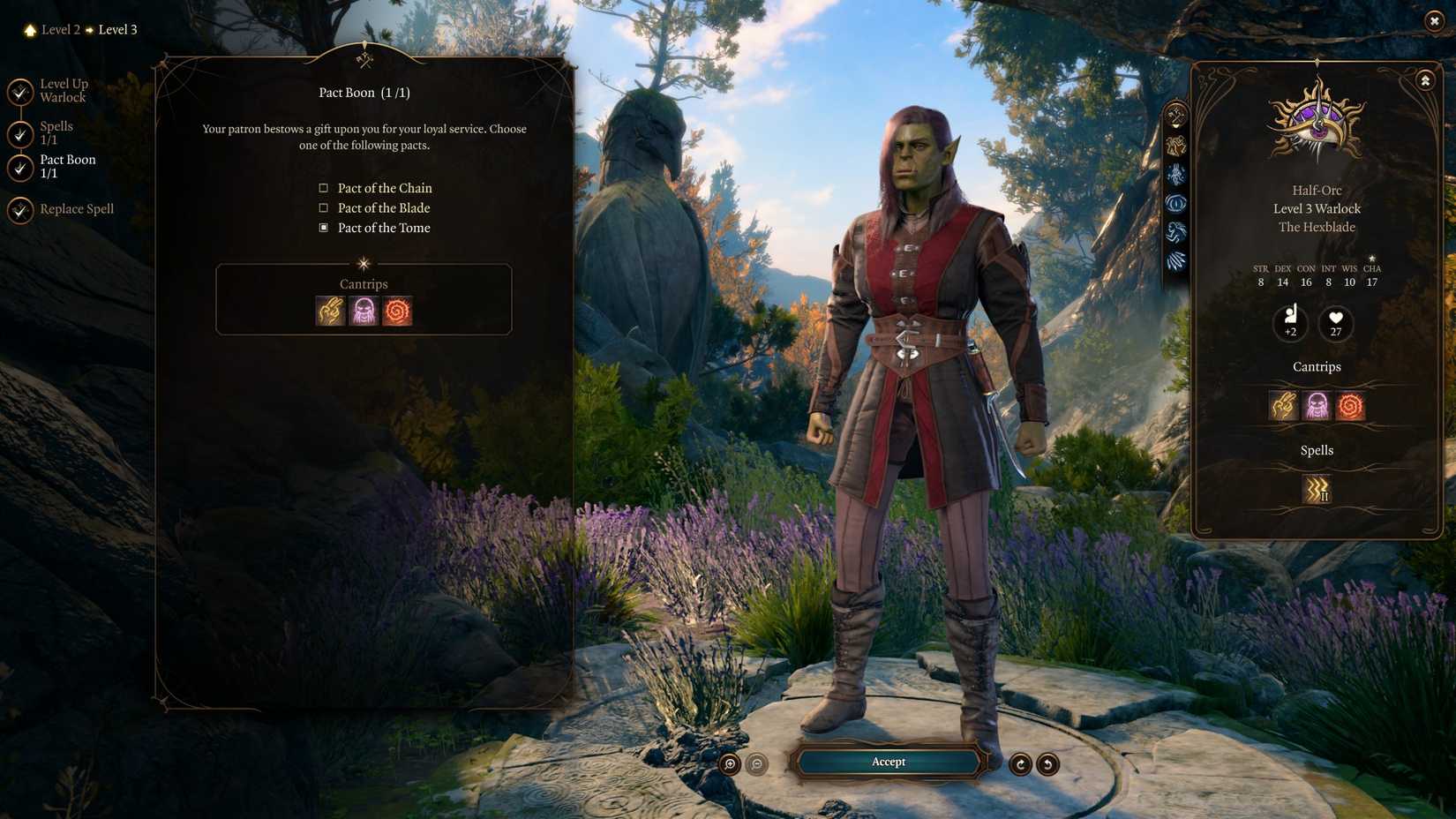Click the zoom-in magnifier near the Accept button
The width and height of the screenshot is (1456, 819).
coord(729,762)
